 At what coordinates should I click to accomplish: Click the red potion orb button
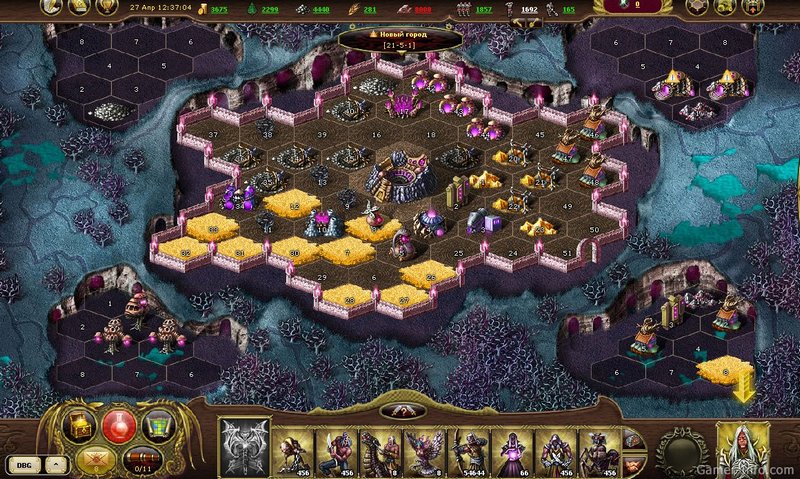pyautogui.click(x=120, y=424)
